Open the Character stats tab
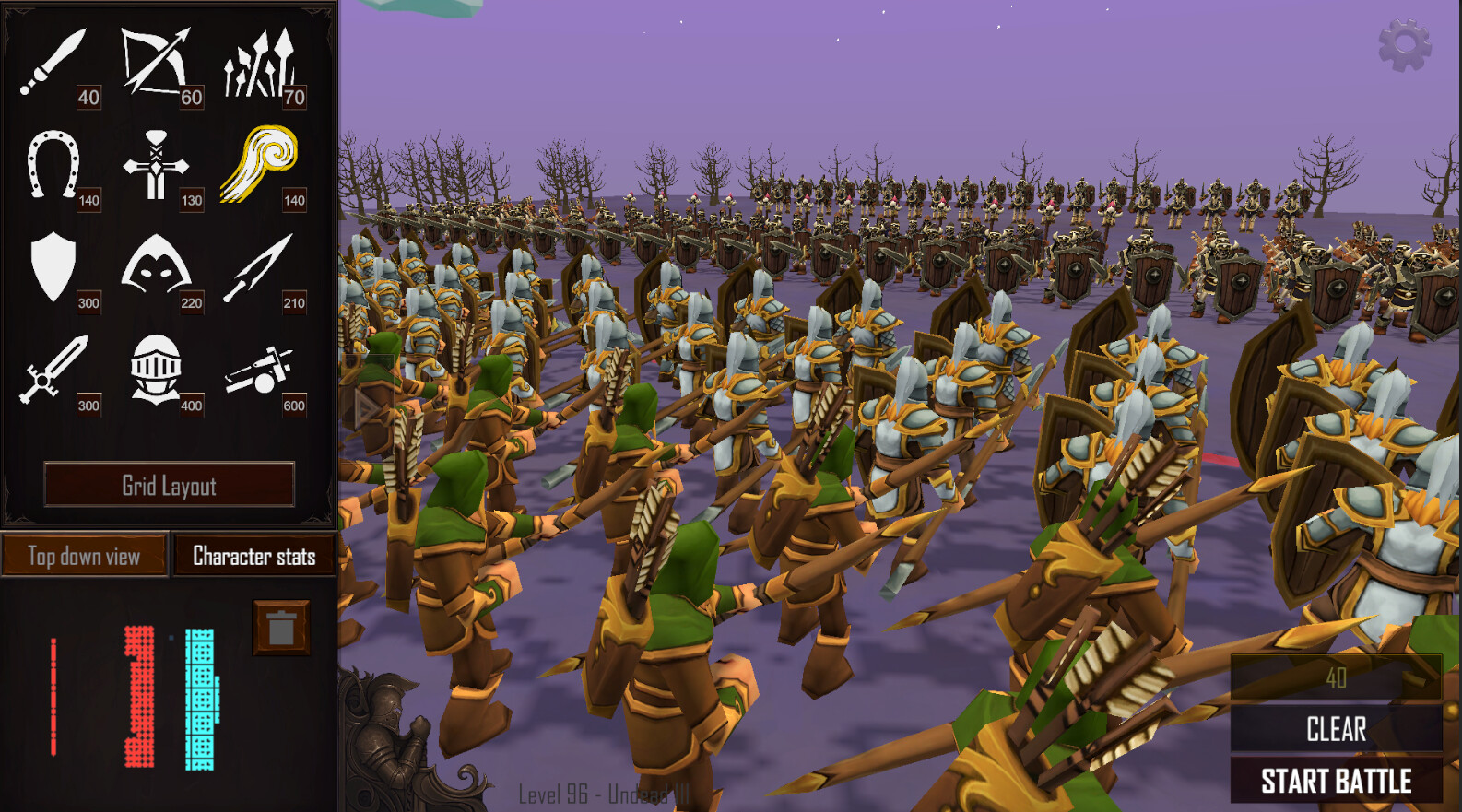The height and width of the screenshot is (812, 1462). pos(253,556)
